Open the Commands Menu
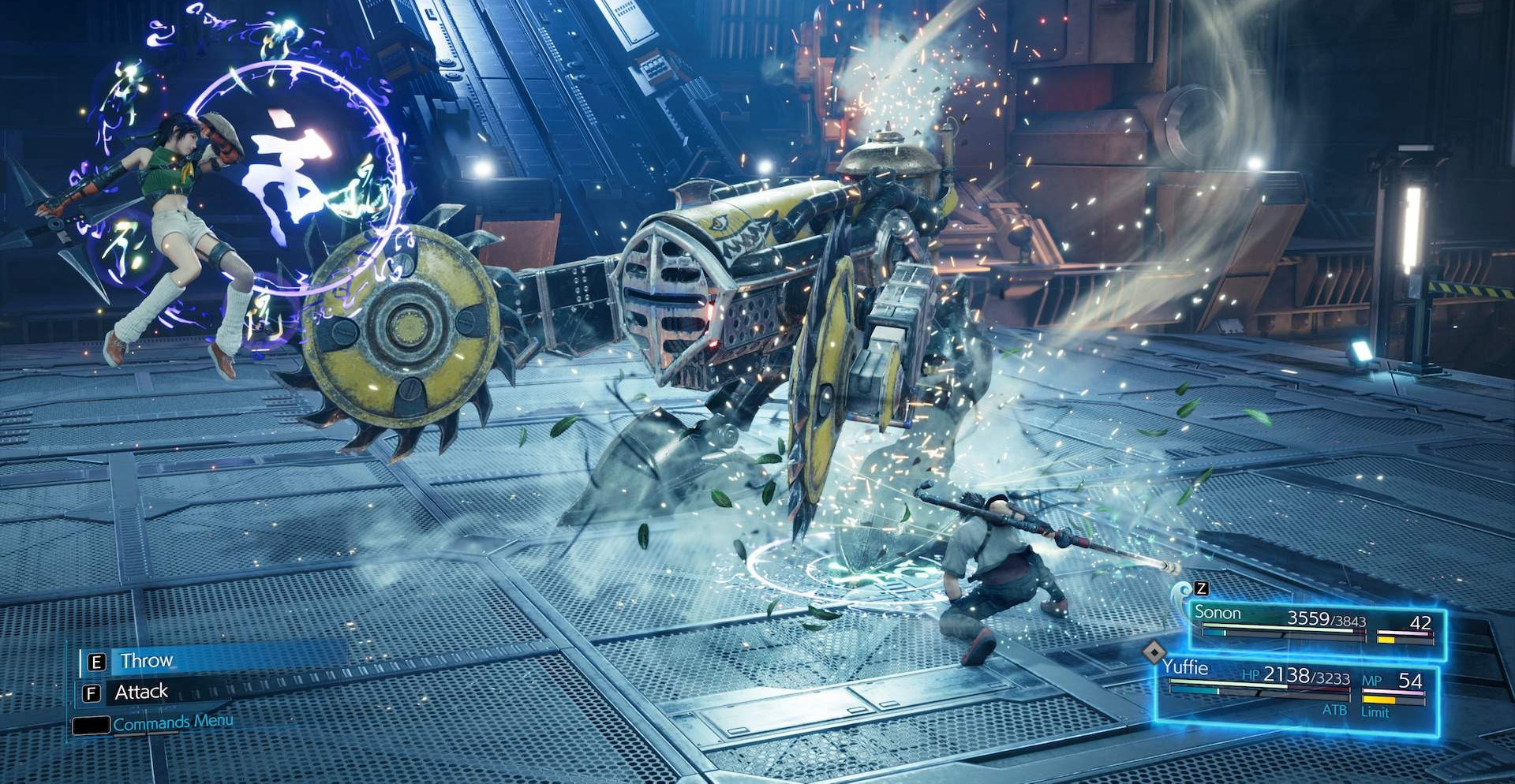Viewport: 1515px width, 784px height. (x=172, y=722)
